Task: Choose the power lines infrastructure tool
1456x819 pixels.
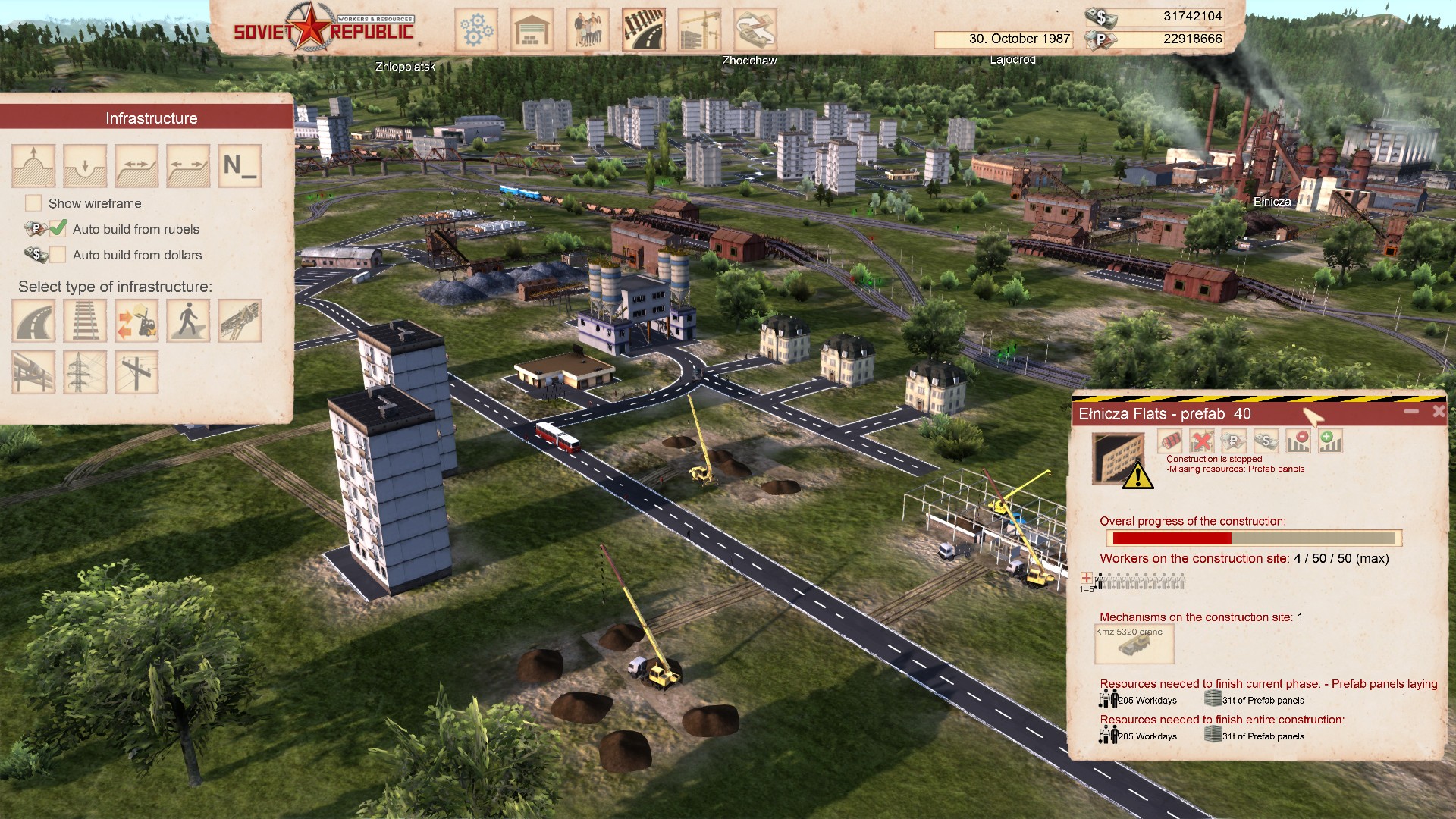Action: (x=85, y=372)
